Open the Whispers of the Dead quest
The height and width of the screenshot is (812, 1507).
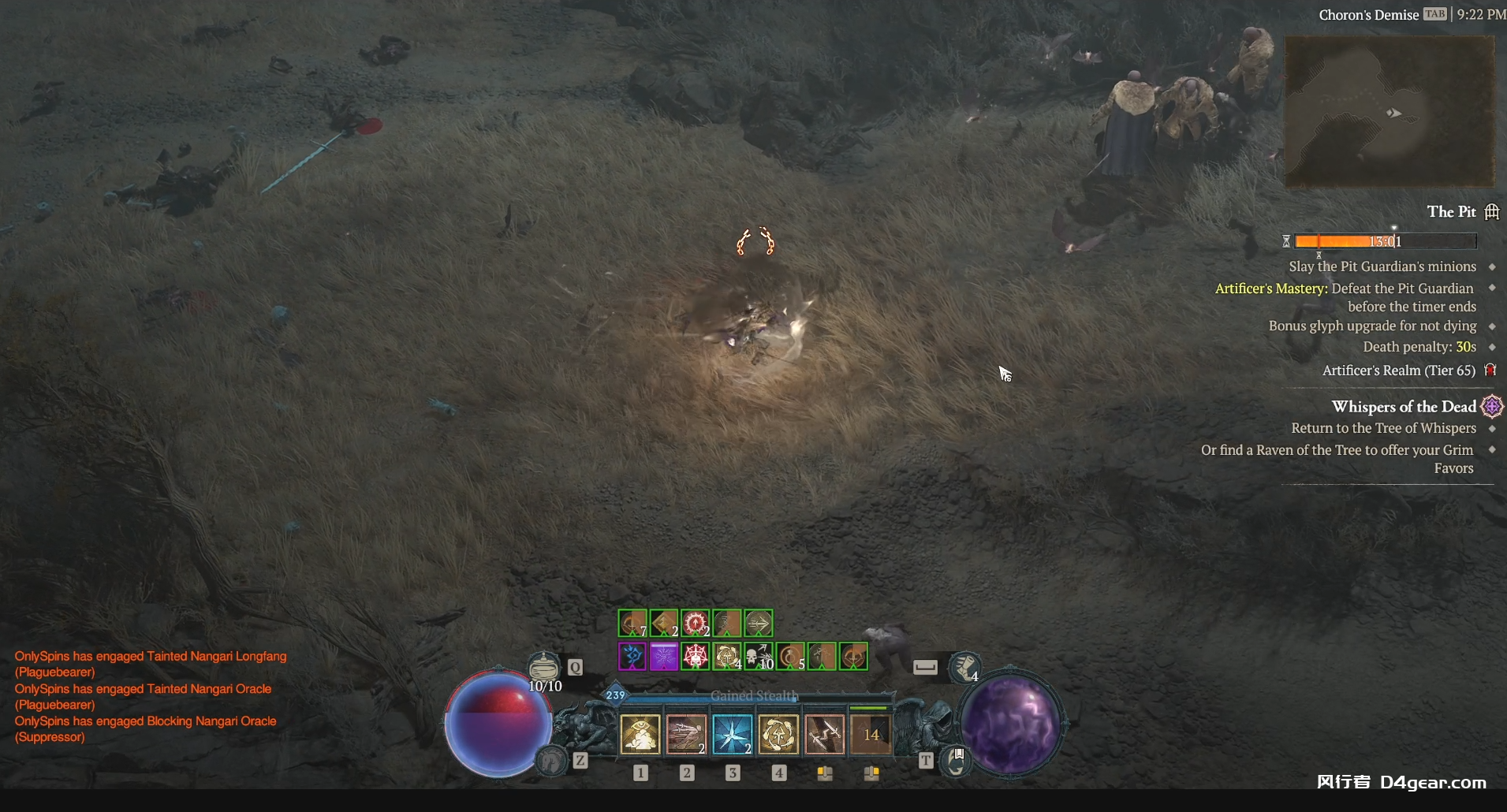[1404, 407]
